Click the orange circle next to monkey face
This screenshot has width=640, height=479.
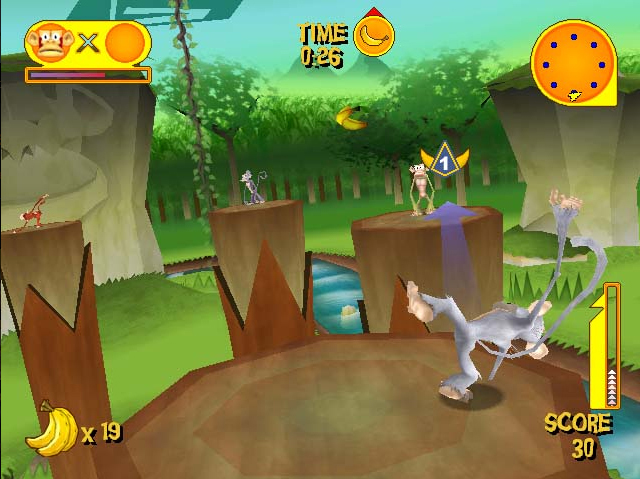[x=125, y=44]
